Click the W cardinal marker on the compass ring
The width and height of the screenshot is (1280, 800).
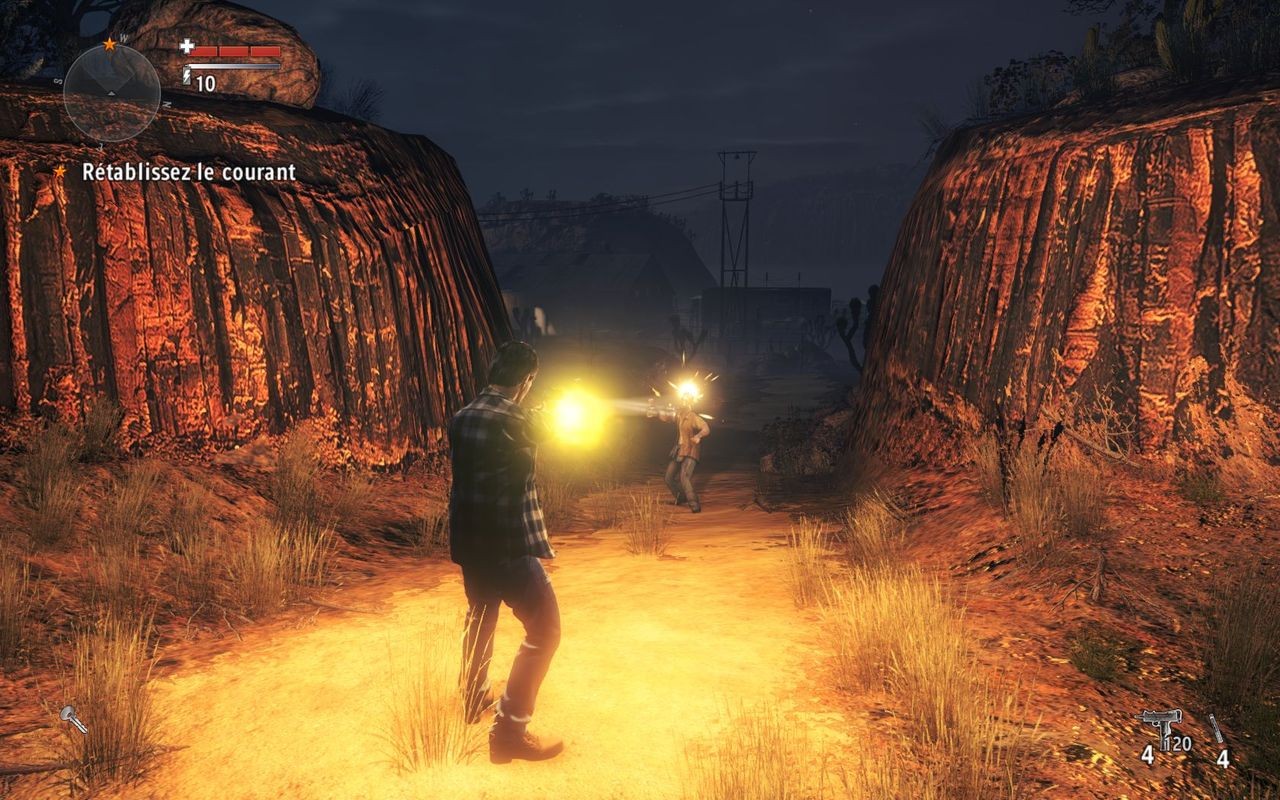(123, 37)
